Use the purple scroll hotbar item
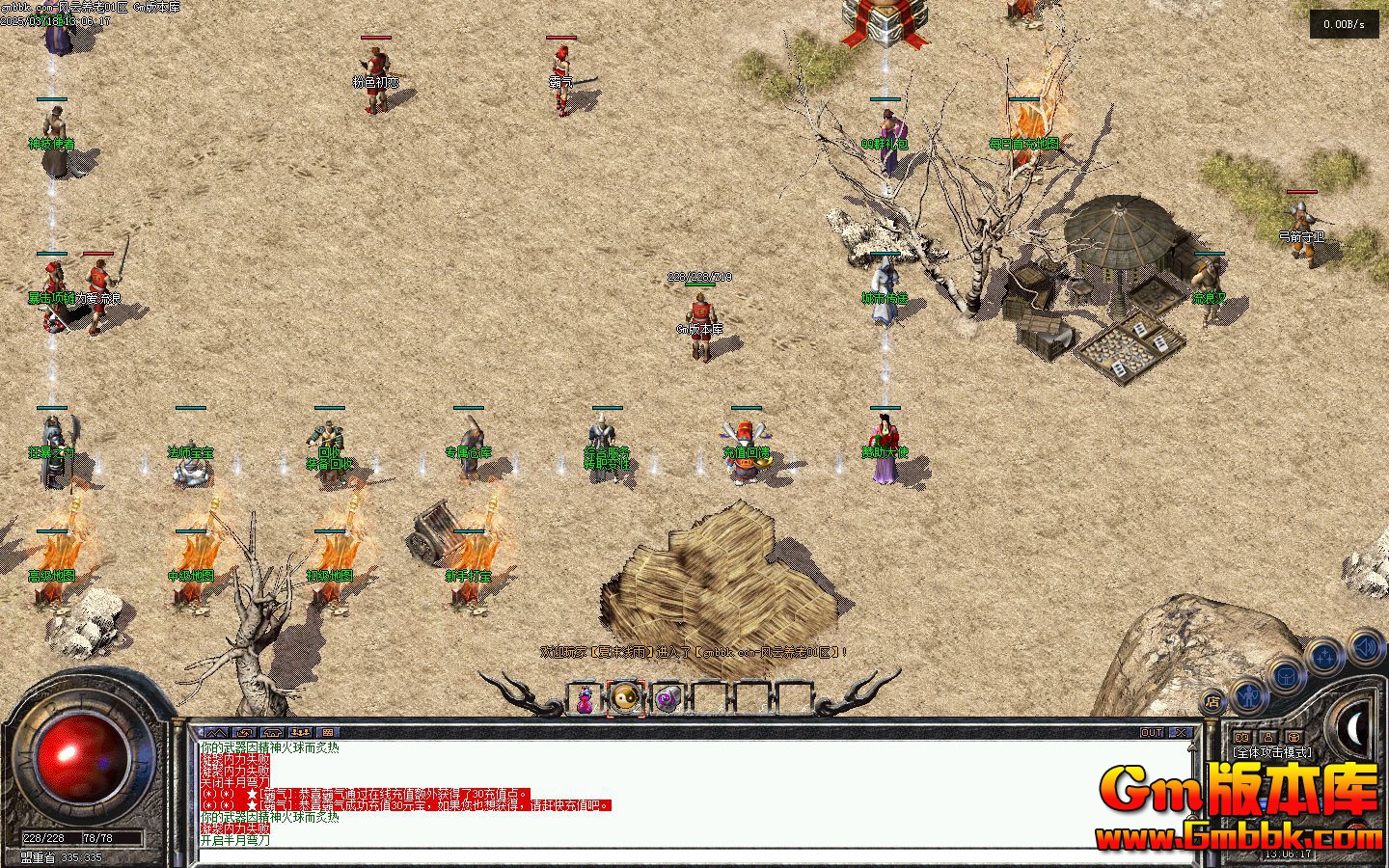 (667, 699)
